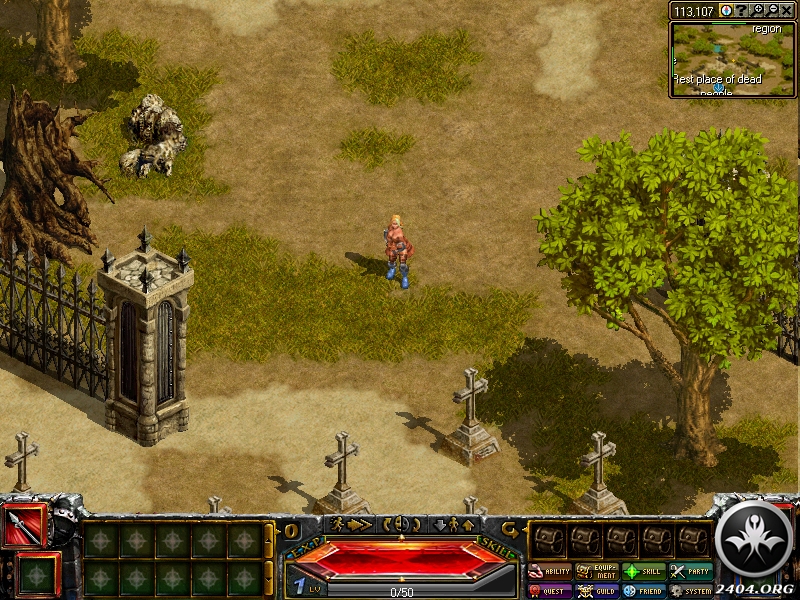The image size is (800, 600).
Task: Open the System menu
Action: [691, 591]
